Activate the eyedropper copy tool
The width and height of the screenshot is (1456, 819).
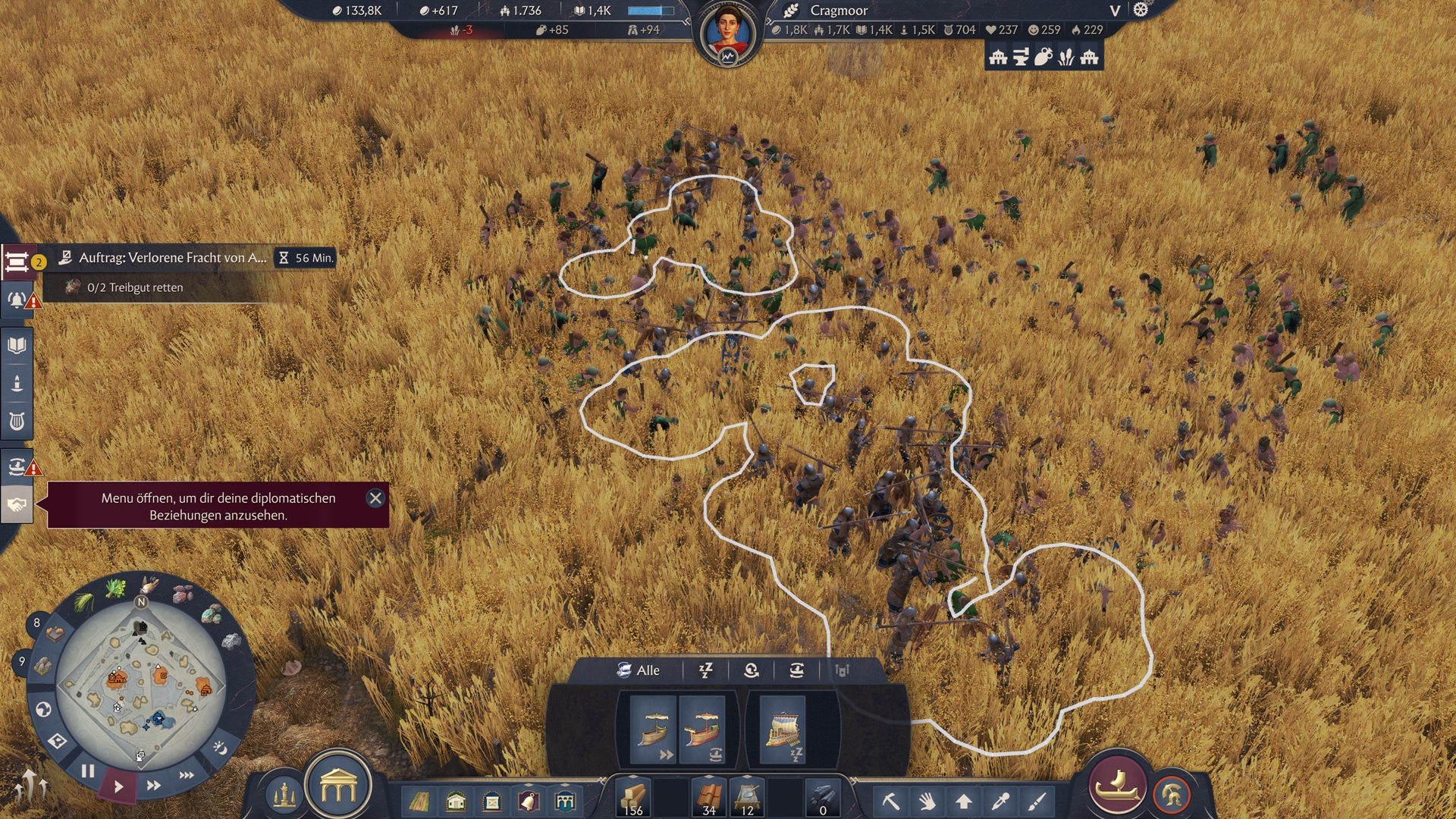pyautogui.click(x=1000, y=801)
